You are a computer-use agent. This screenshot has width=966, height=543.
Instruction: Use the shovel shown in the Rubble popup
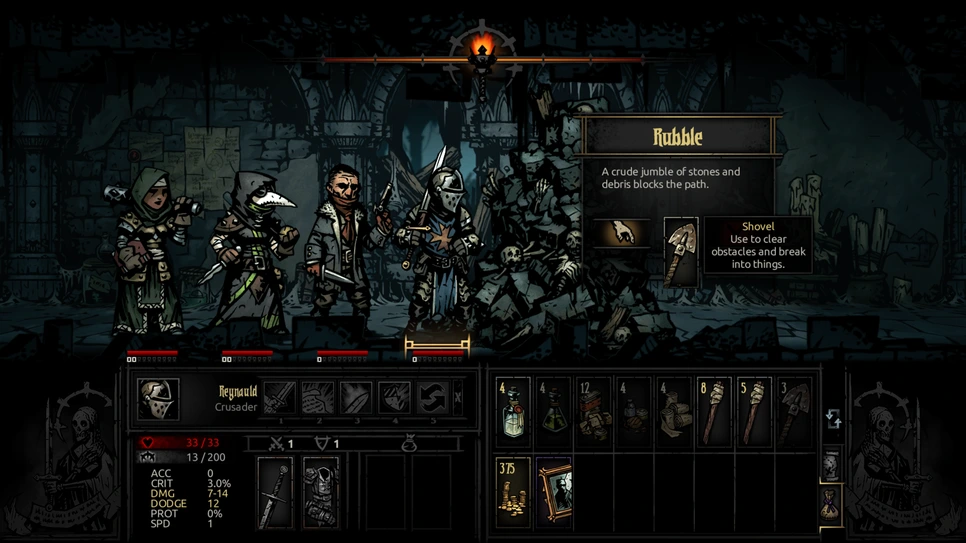(681, 252)
